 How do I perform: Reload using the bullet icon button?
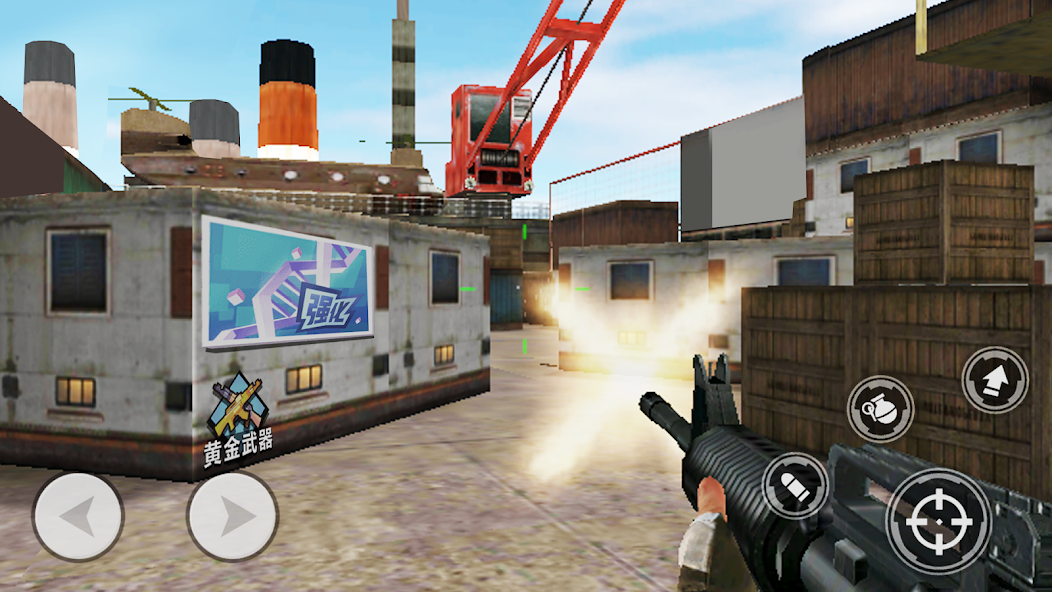coord(795,486)
